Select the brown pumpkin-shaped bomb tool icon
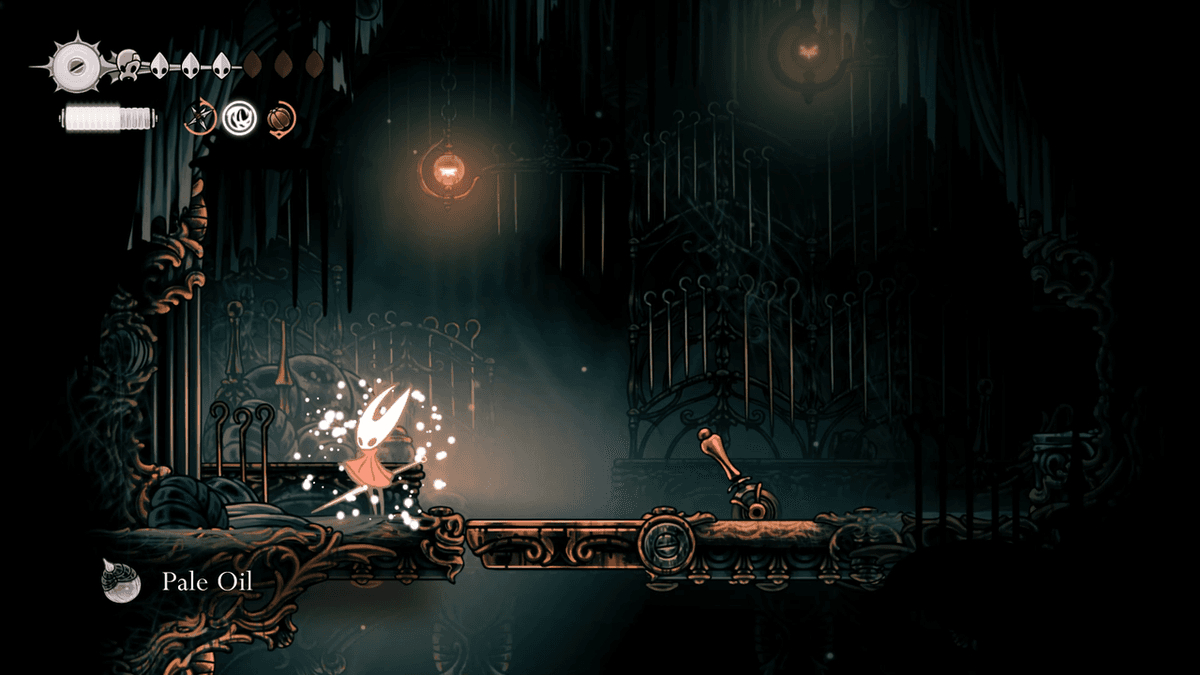 [x=279, y=118]
